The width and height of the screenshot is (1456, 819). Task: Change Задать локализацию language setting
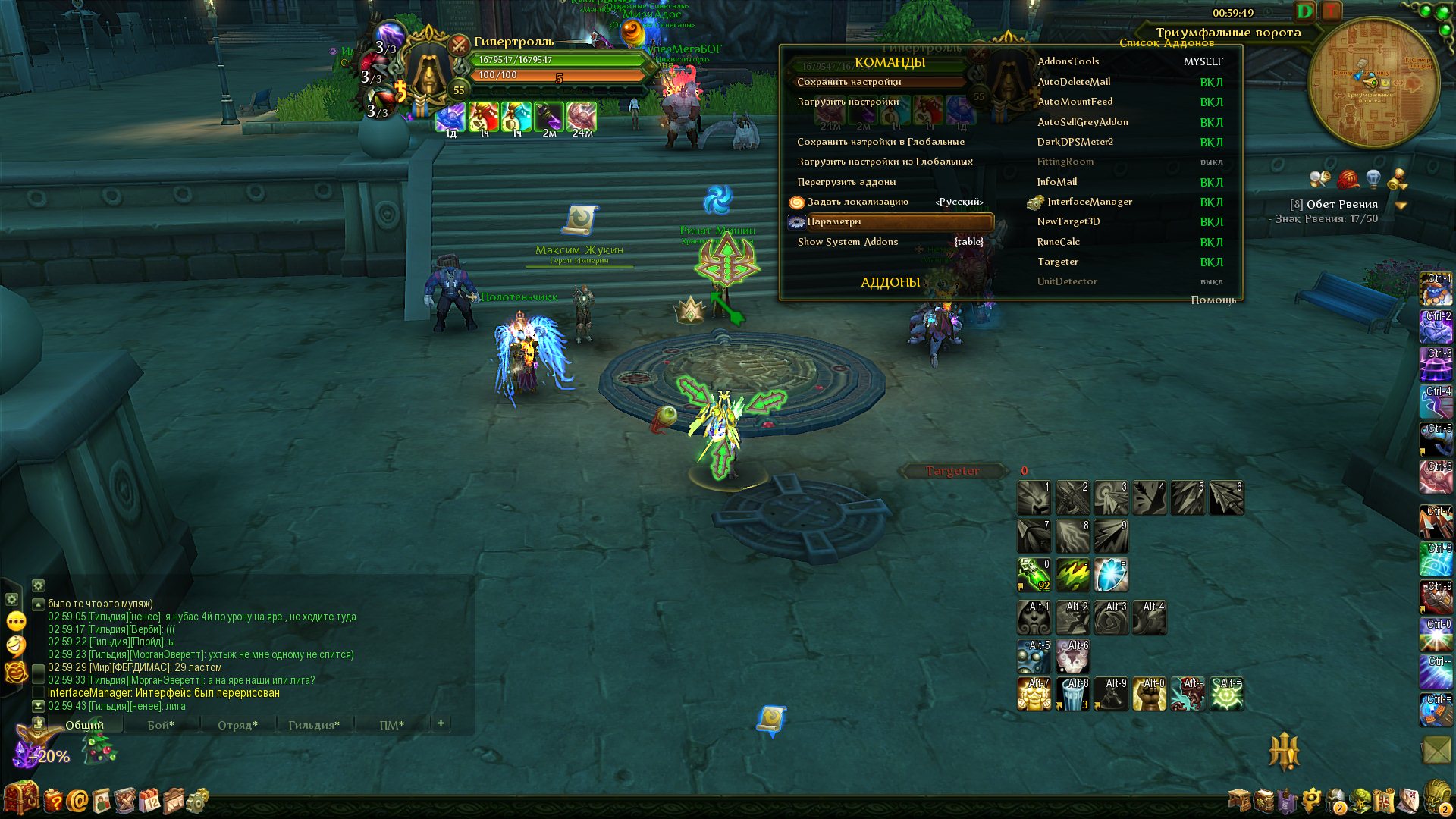(959, 202)
